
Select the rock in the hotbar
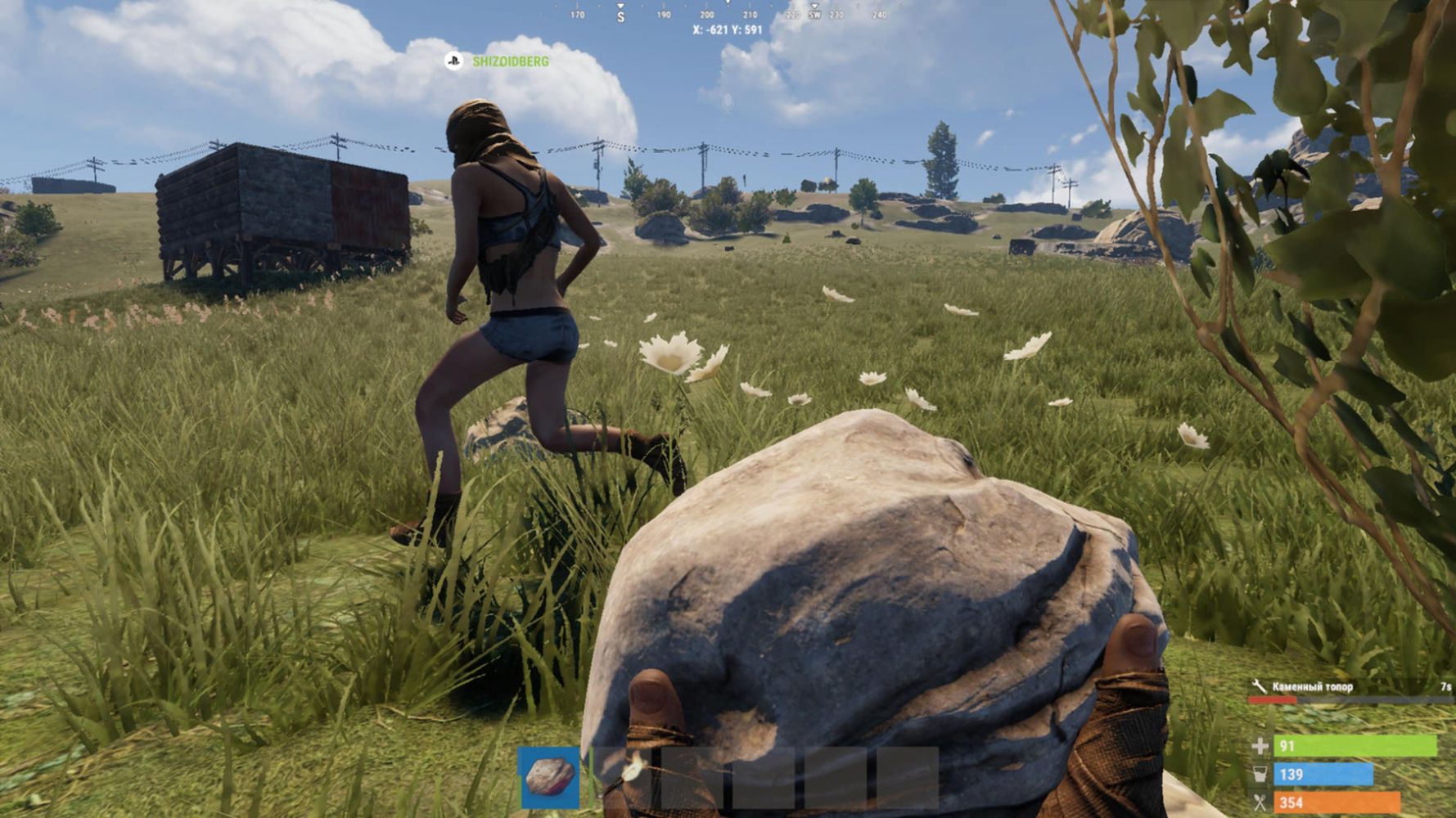549,777
